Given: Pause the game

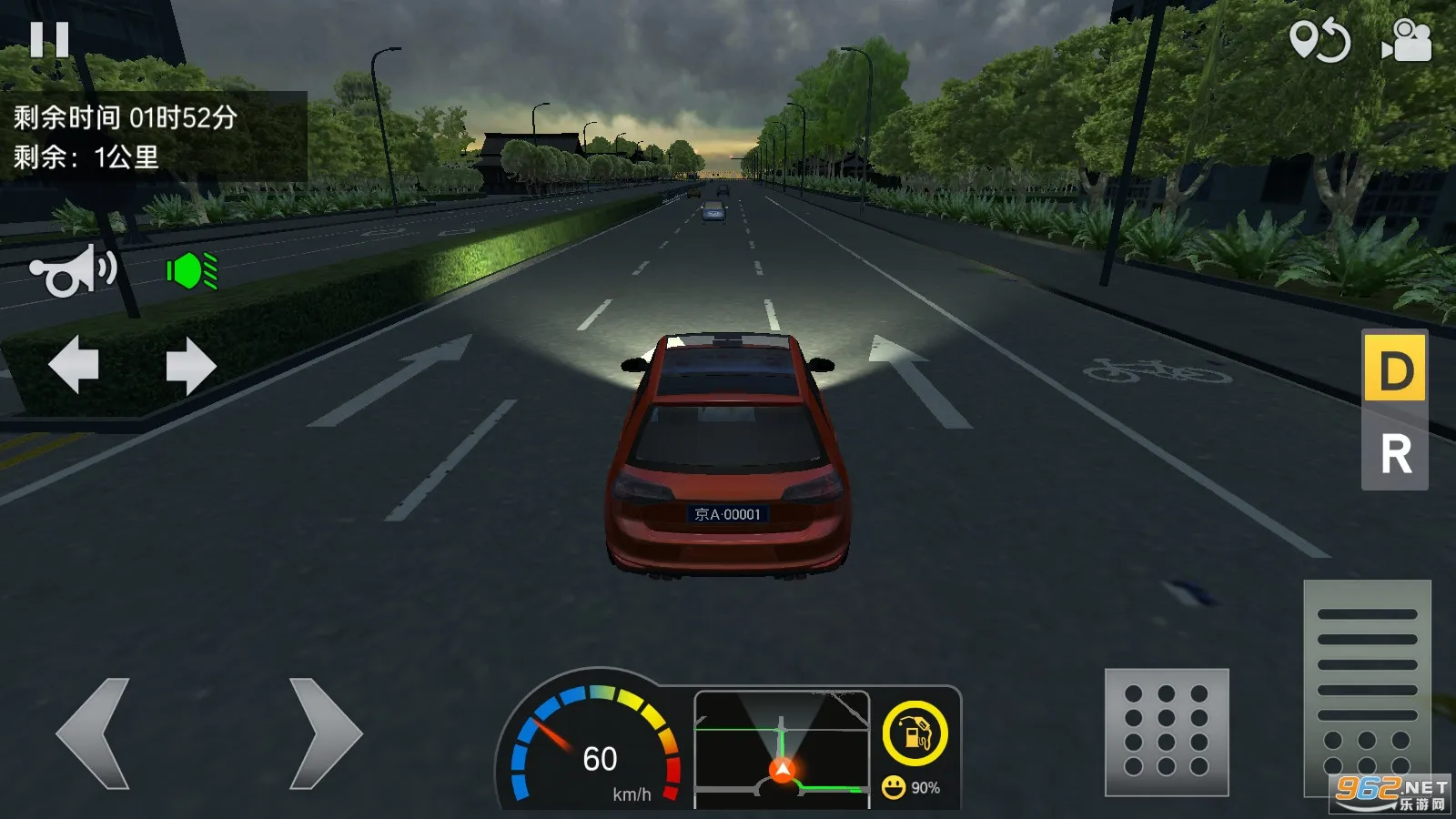Looking at the screenshot, I should (49, 40).
